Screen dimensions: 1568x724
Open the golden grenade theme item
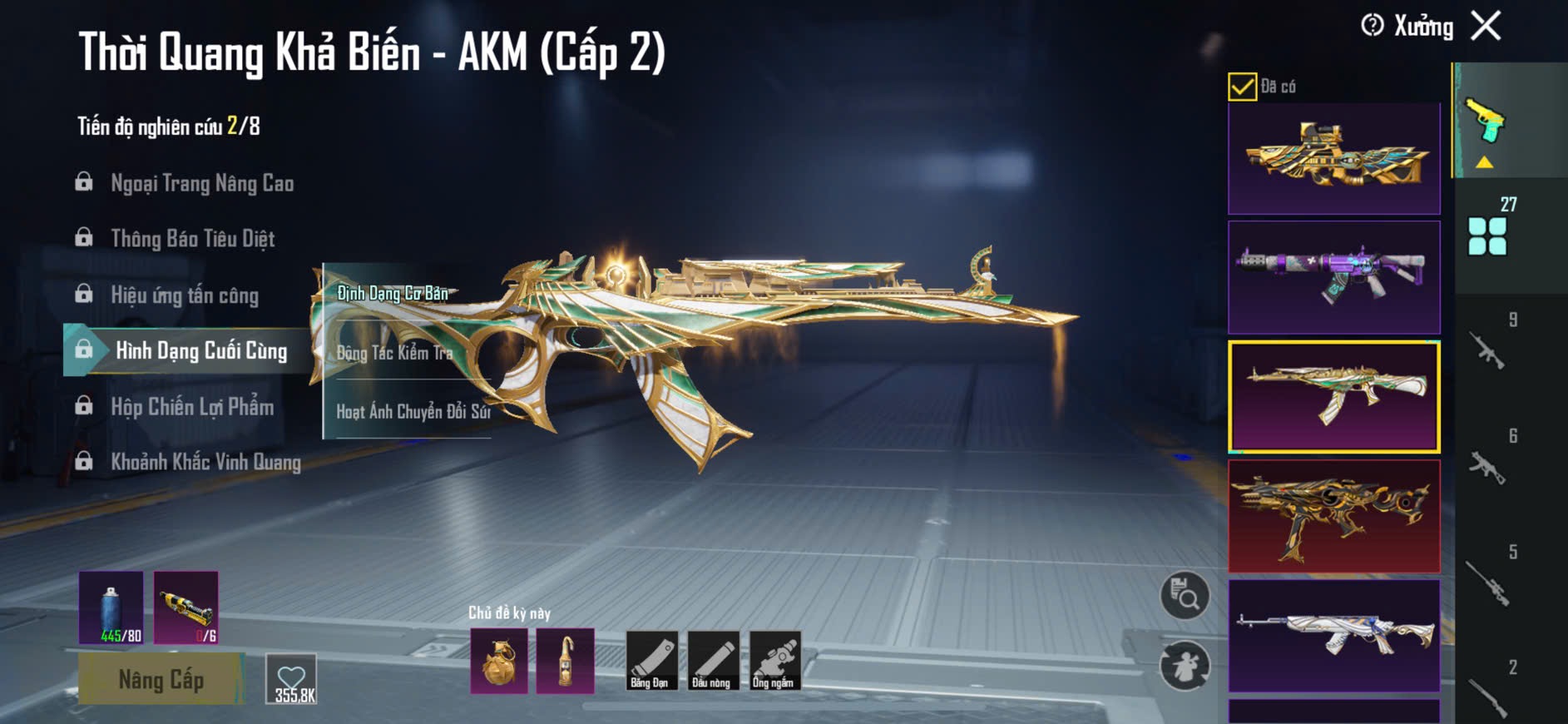click(499, 662)
